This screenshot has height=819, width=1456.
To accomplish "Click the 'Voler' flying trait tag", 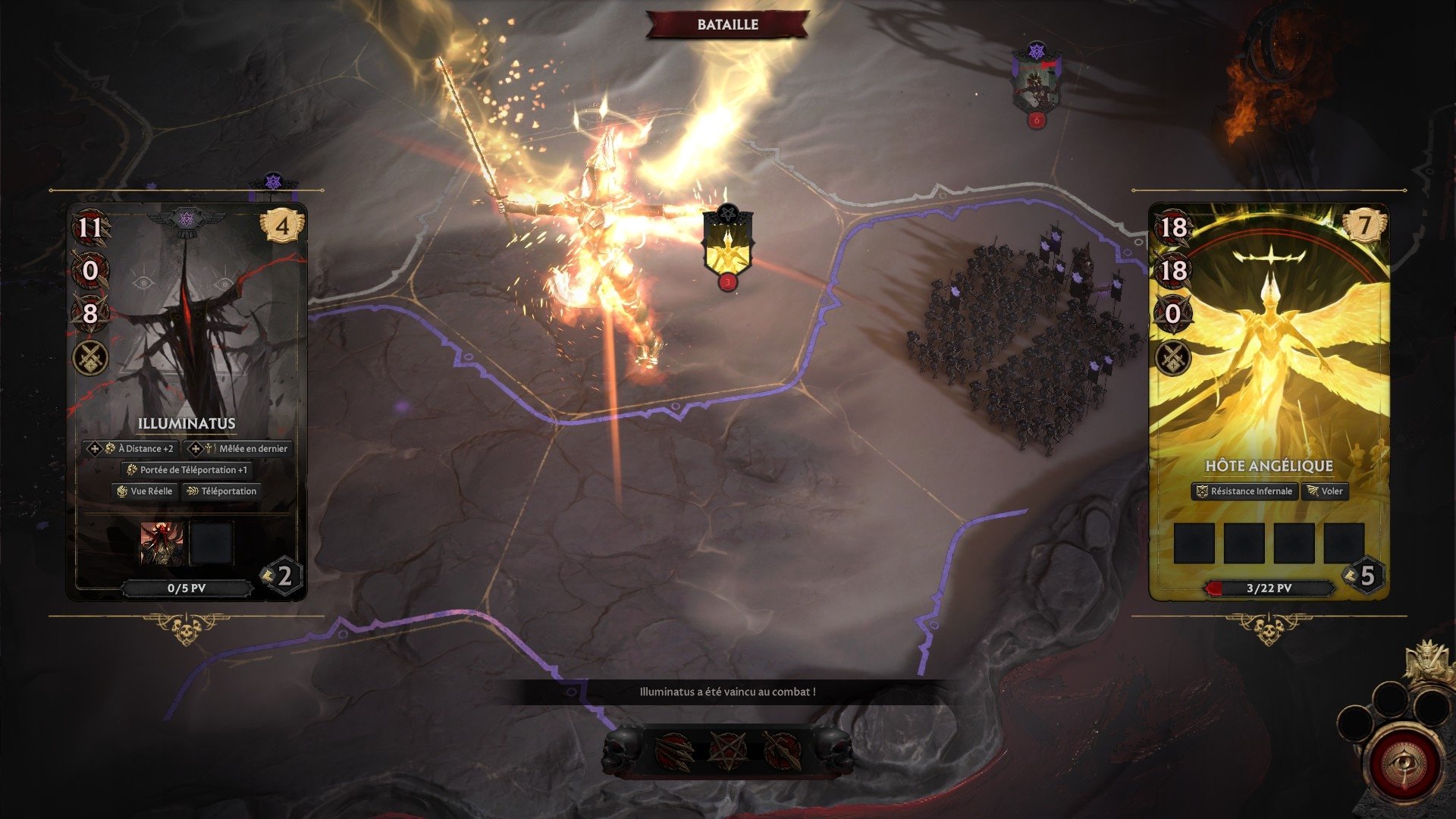I will coord(1325,491).
